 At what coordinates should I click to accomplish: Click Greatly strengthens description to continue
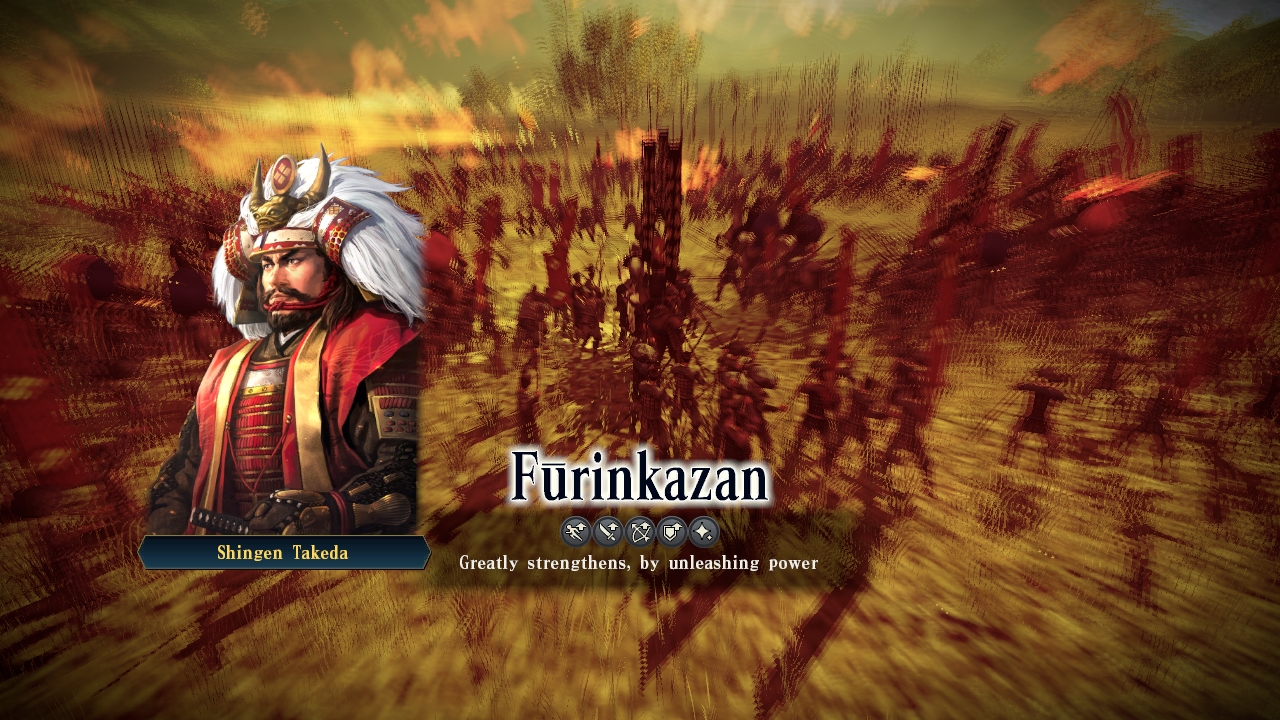637,562
